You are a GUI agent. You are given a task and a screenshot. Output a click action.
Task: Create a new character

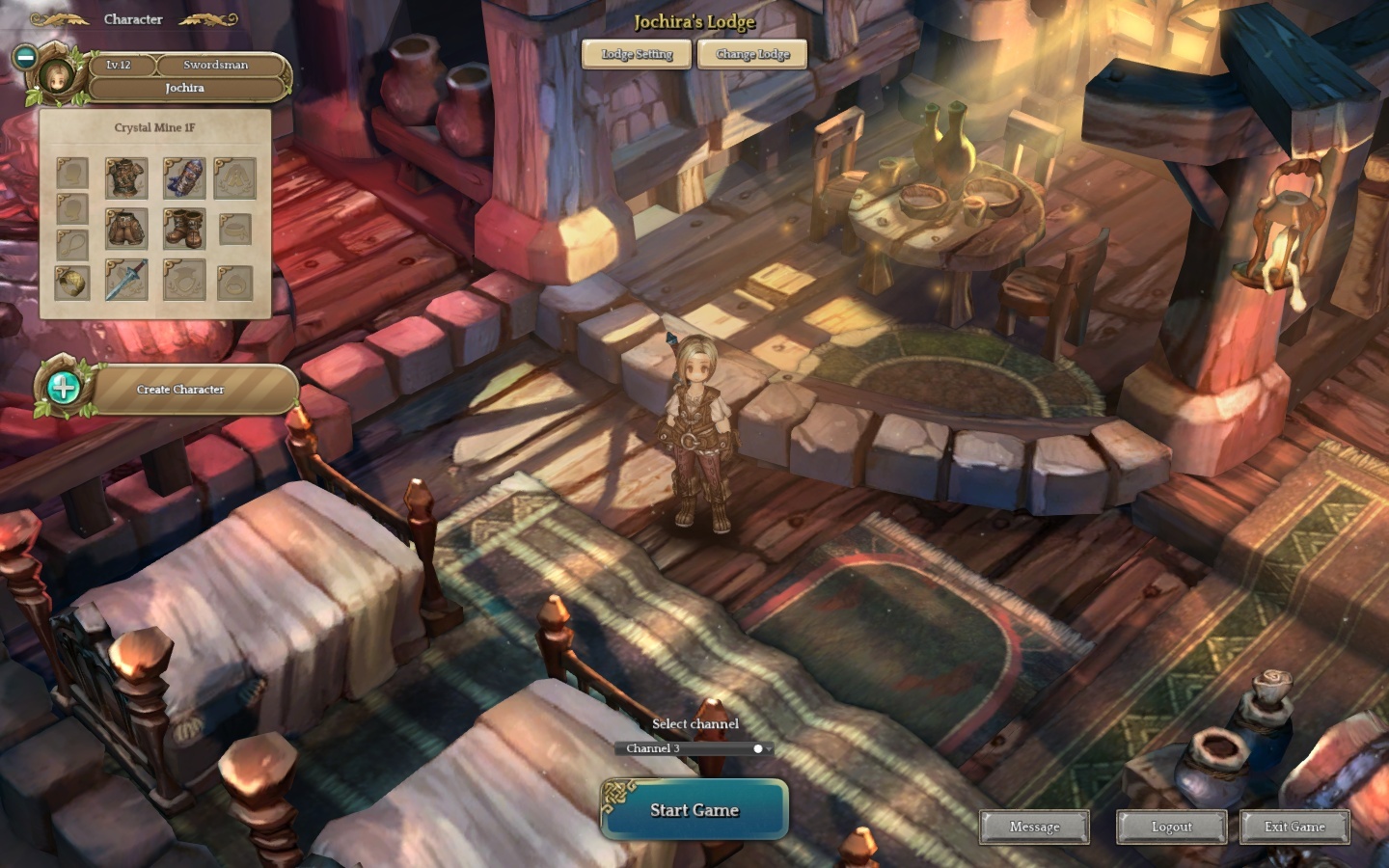click(x=179, y=390)
